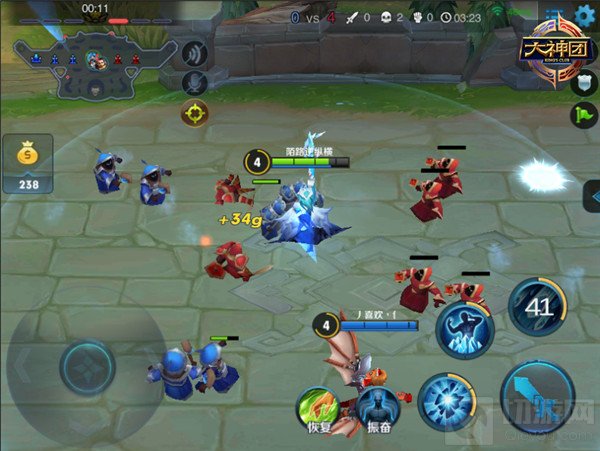This screenshot has width=600, height=451.
Task: Click the green flag signal icon
Action: (582, 115)
